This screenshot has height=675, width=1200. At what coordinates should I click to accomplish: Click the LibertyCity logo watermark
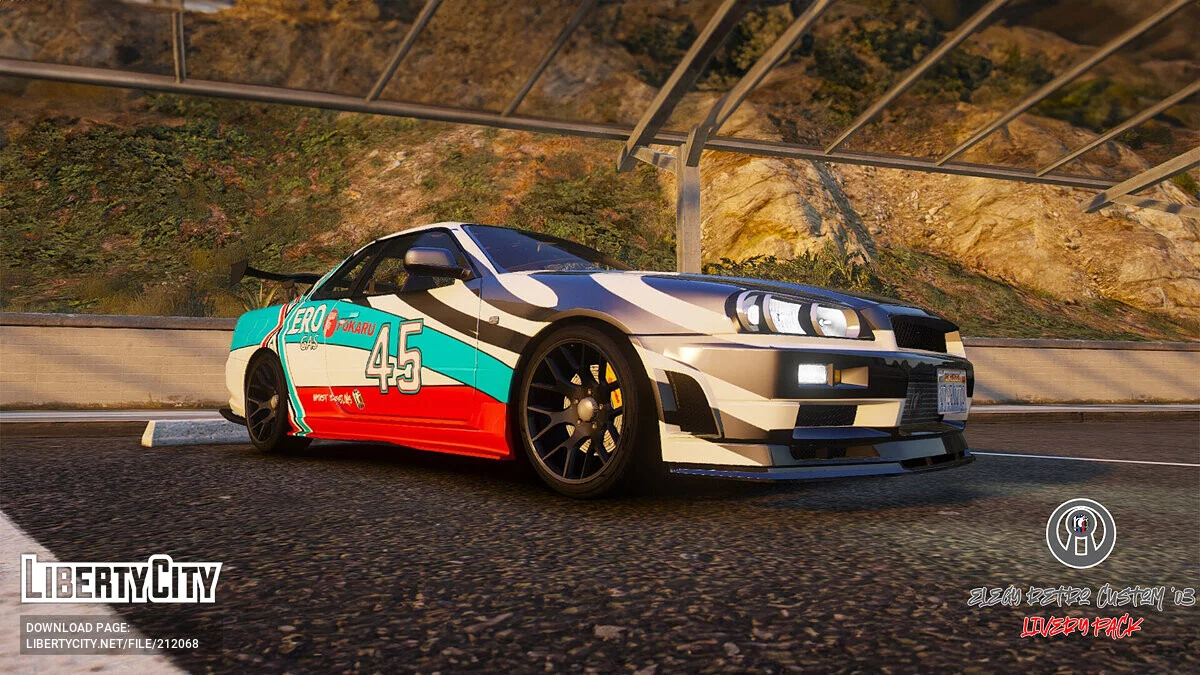click(x=121, y=579)
